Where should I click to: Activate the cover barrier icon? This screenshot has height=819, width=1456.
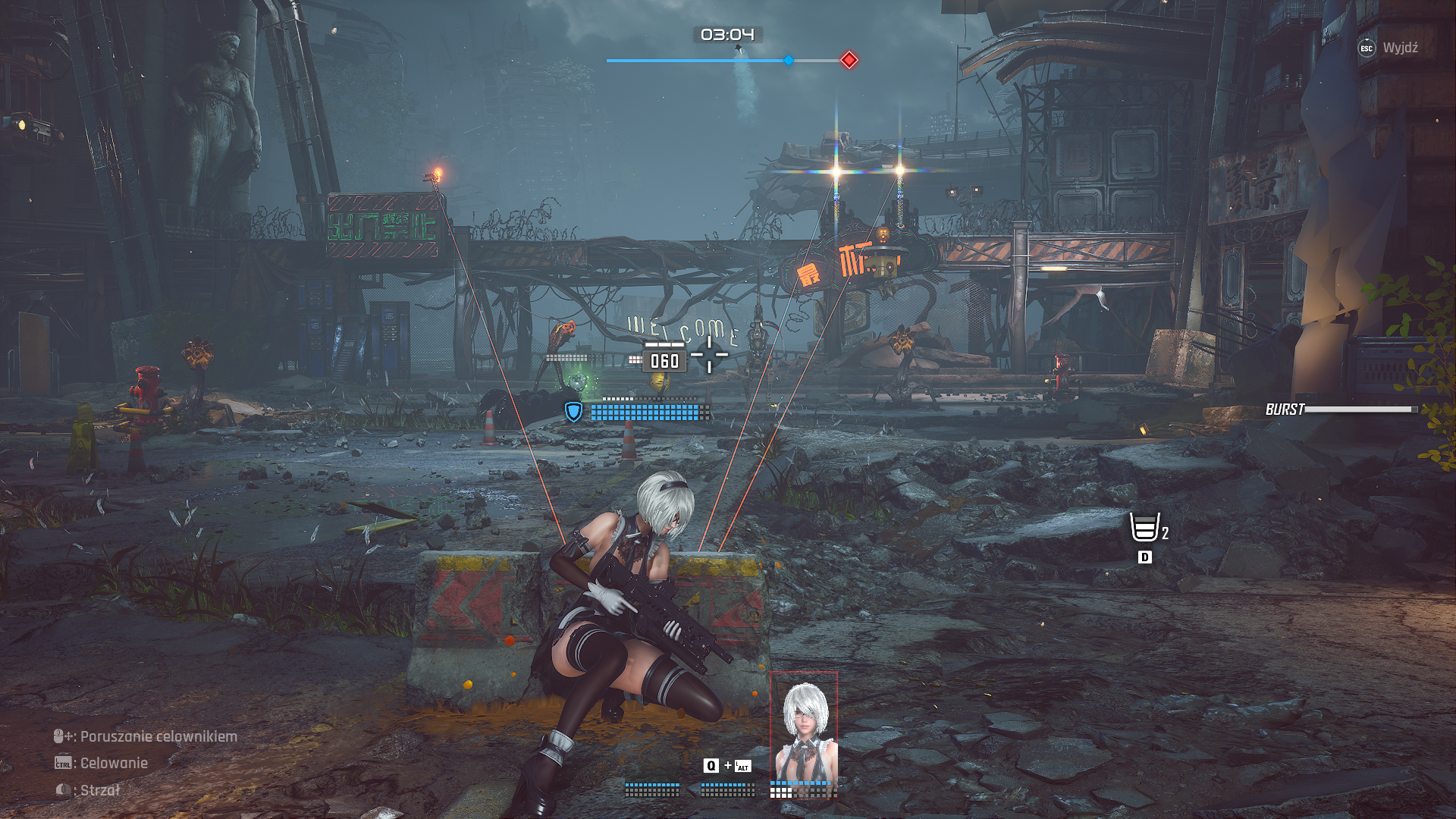(x=1144, y=528)
